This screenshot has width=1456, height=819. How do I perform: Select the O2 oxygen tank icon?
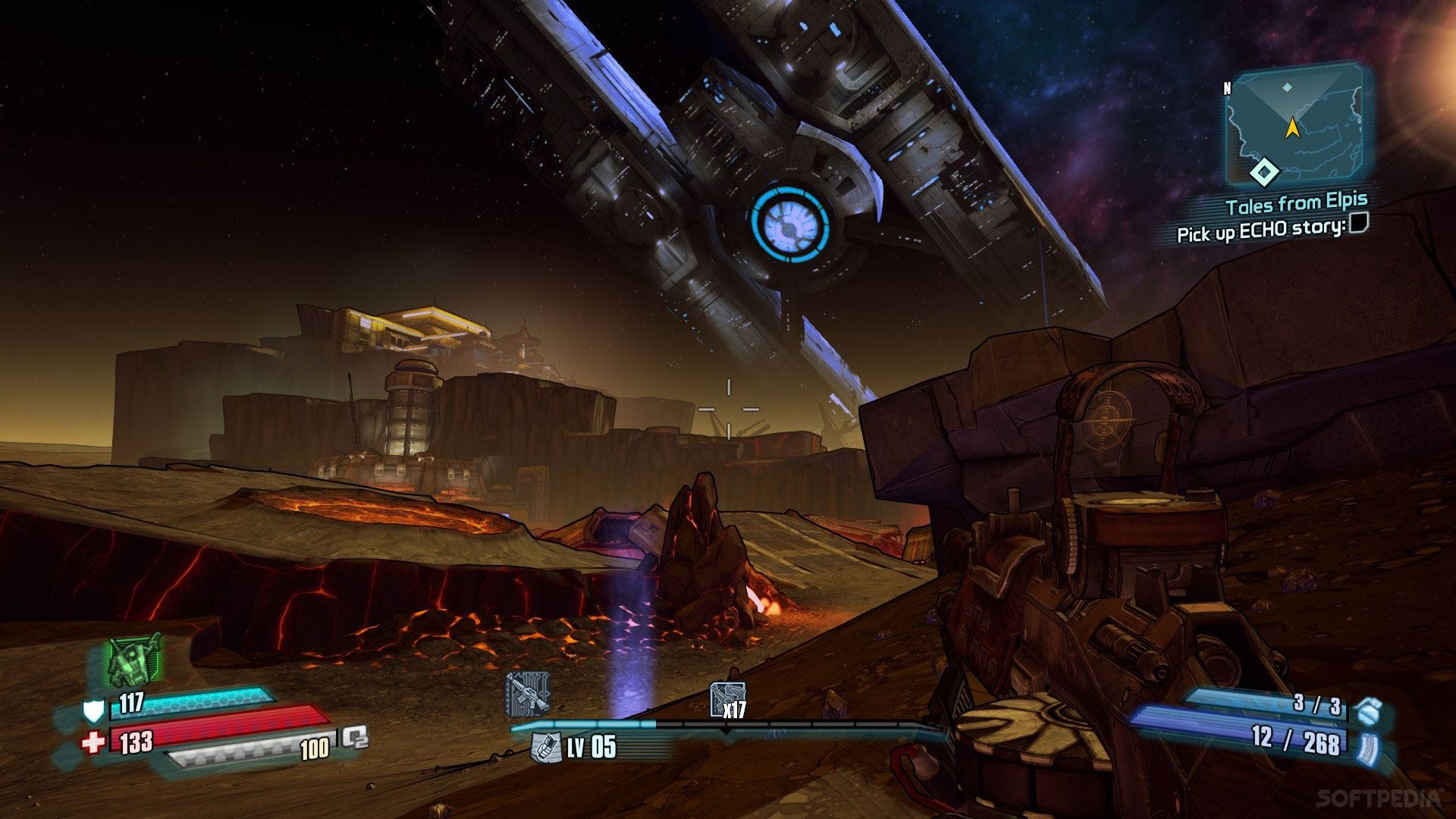[354, 737]
